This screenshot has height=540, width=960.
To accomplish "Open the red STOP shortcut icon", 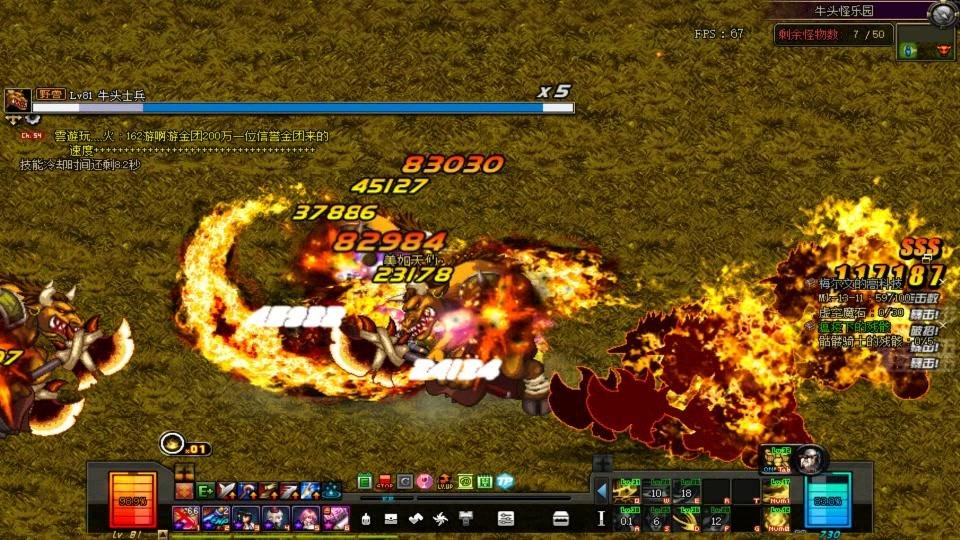I will point(385,482).
